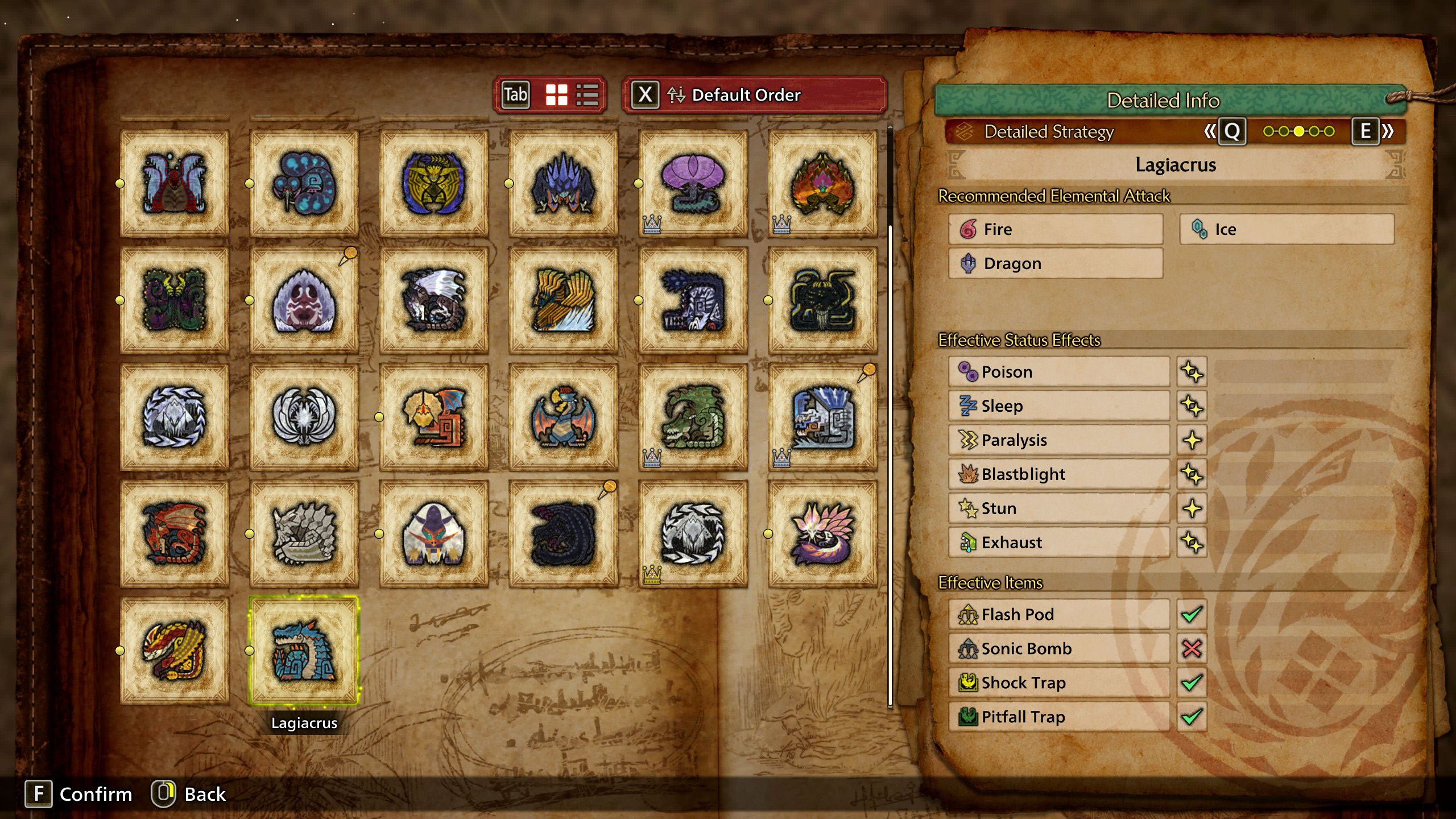Pick the gray spiked Gravios tile
Image resolution: width=1456 pixels, height=819 pixels.
pyautogui.click(x=304, y=534)
